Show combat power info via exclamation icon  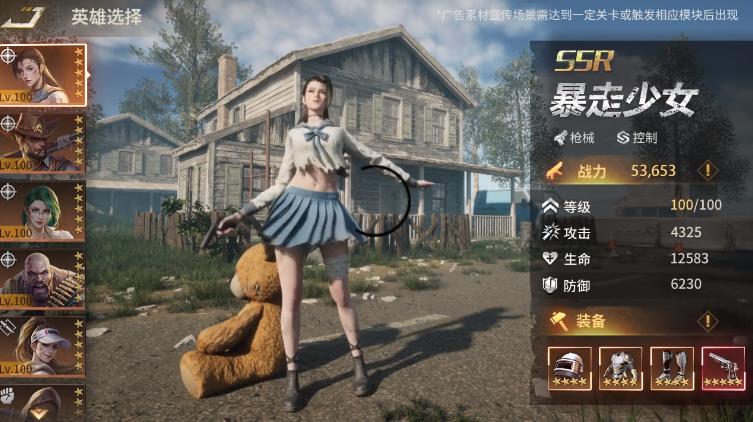(x=708, y=170)
